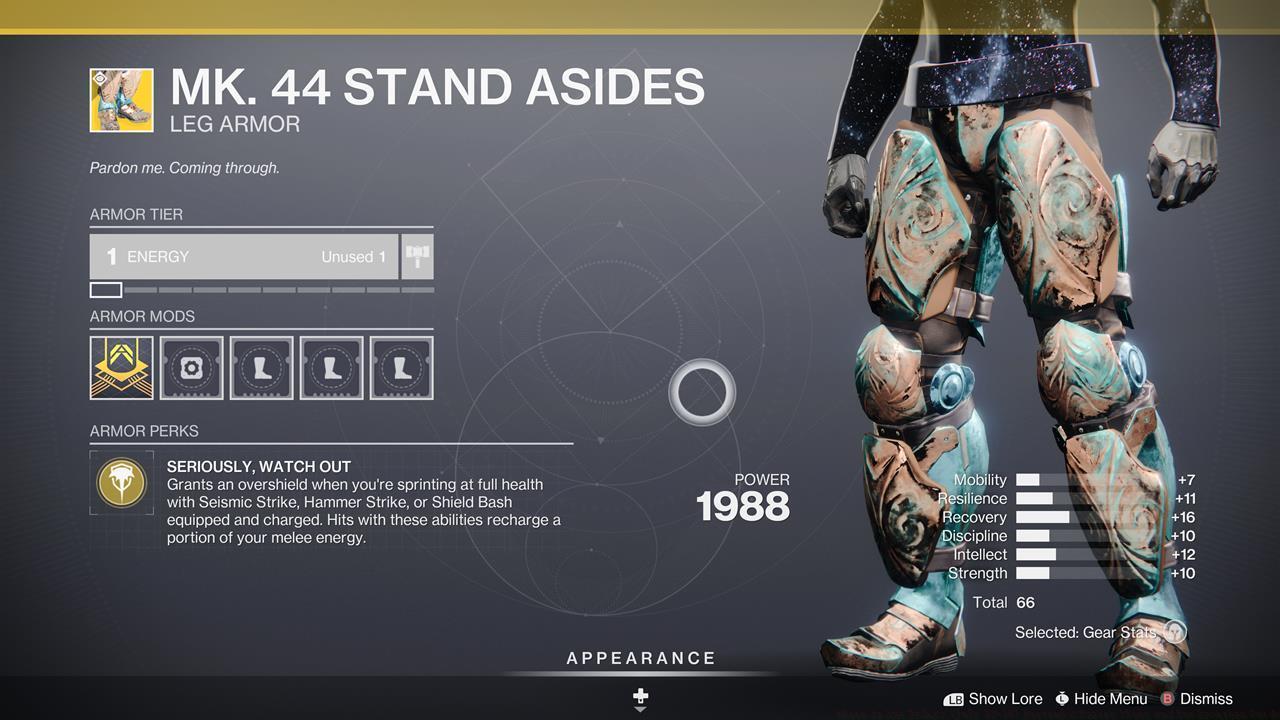The width and height of the screenshot is (1280, 720).
Task: Click the plus icon at bottom center
Action: pyautogui.click(x=639, y=695)
